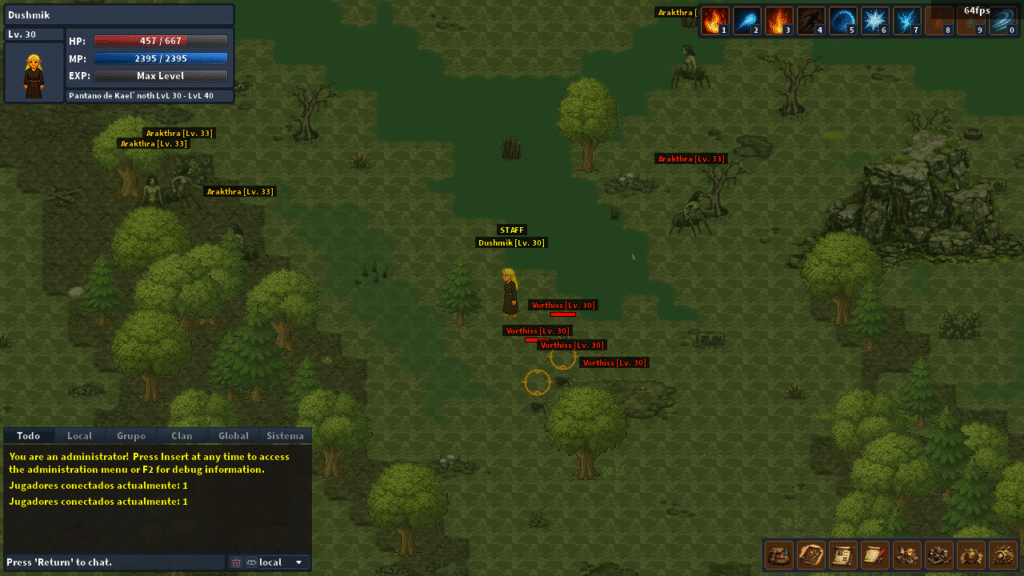Open the two-characters party menu icon
The image size is (1024, 576).
pos(907,553)
